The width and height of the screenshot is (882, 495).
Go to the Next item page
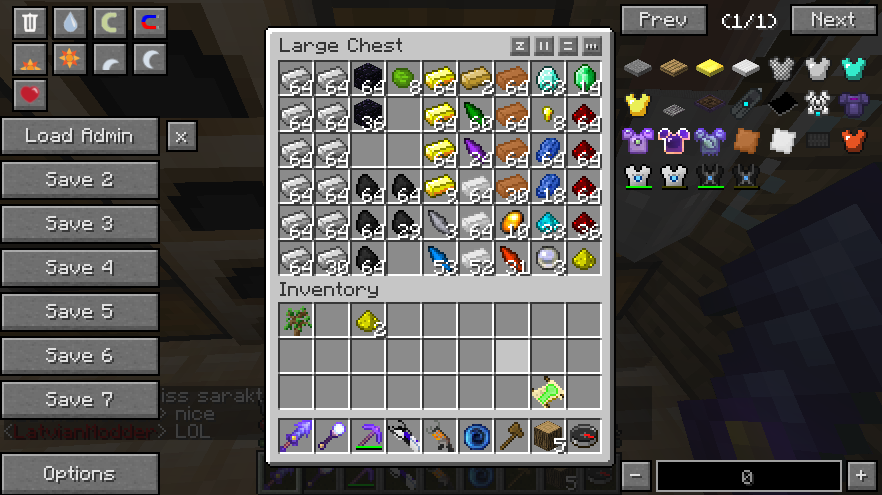(833, 20)
